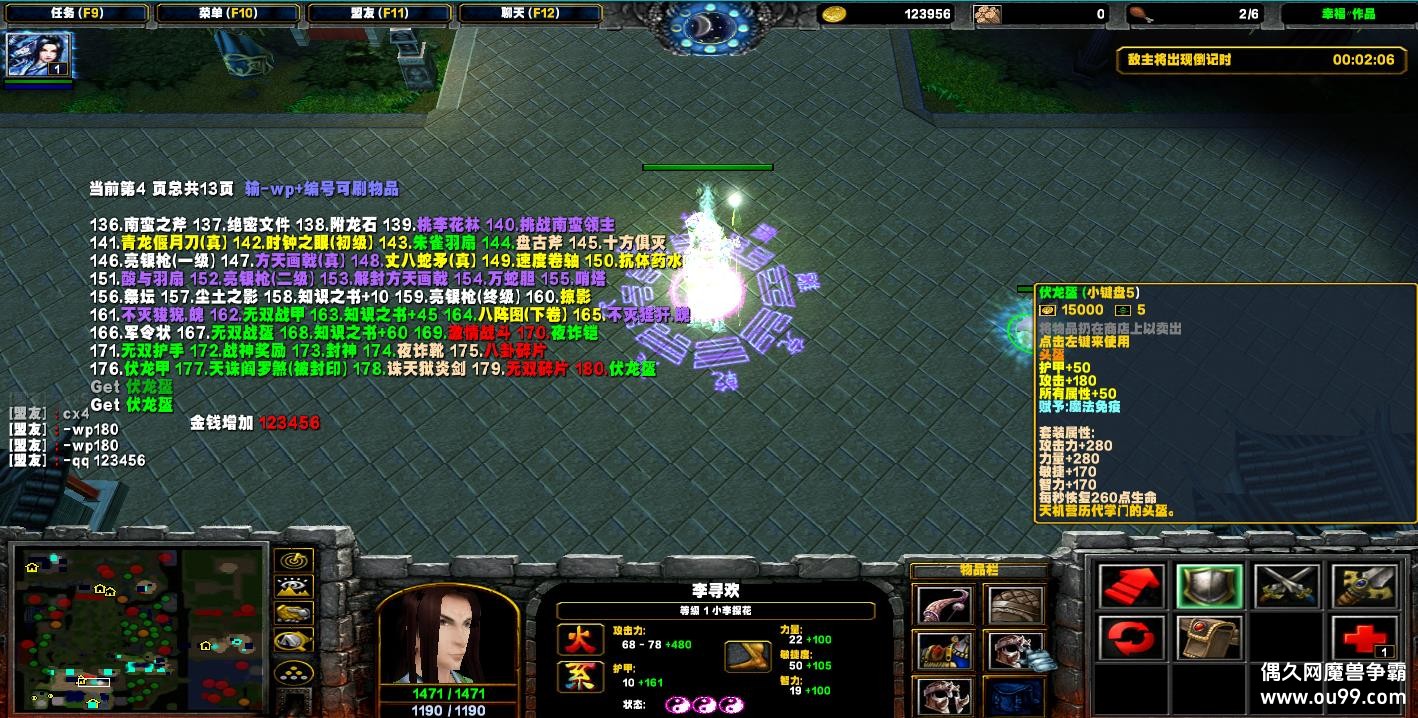Click the minimap to move the camera

[140, 628]
